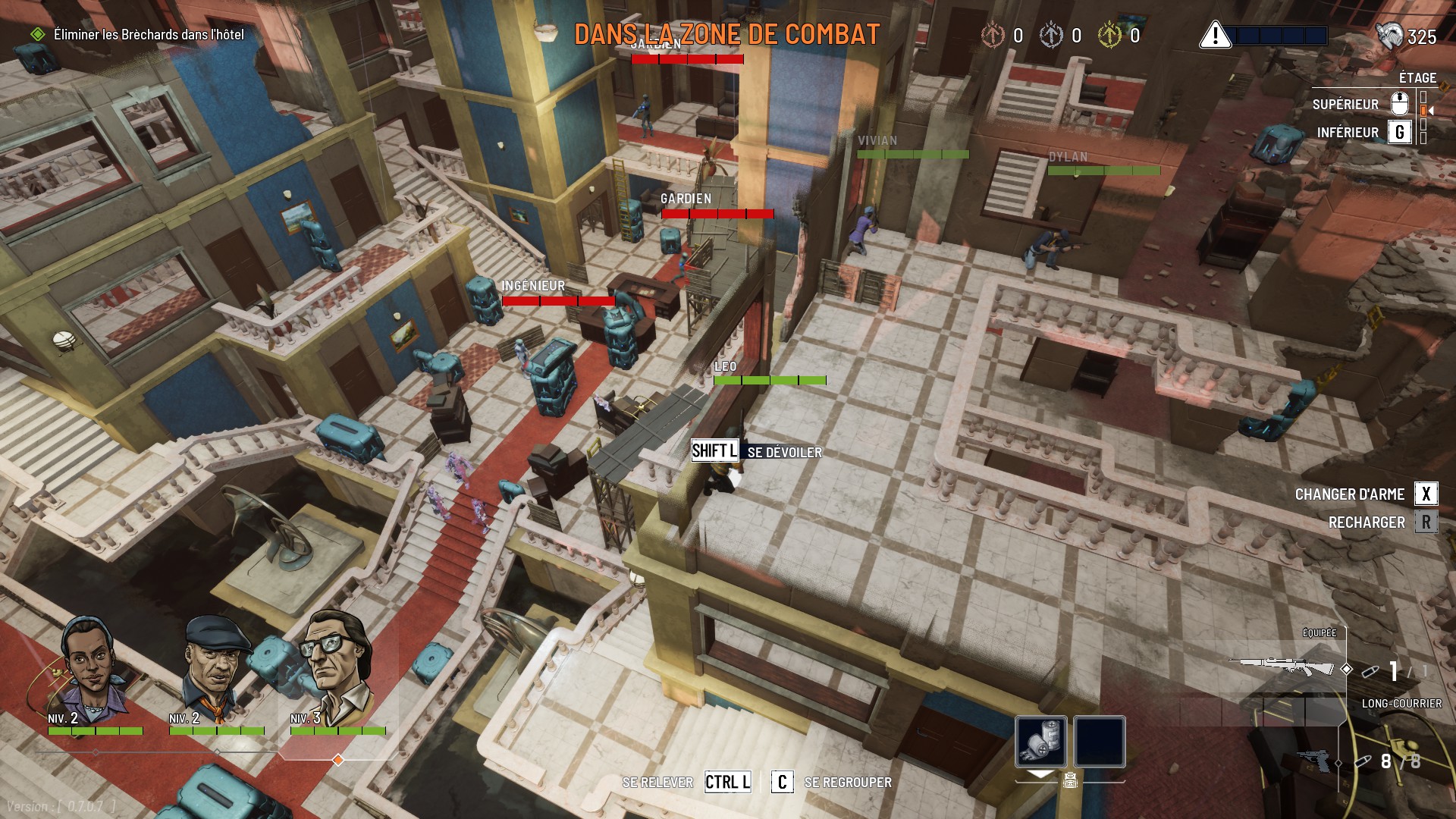Switch to the pistol sidearm icon
The width and height of the screenshot is (1456, 819).
pos(1315,761)
